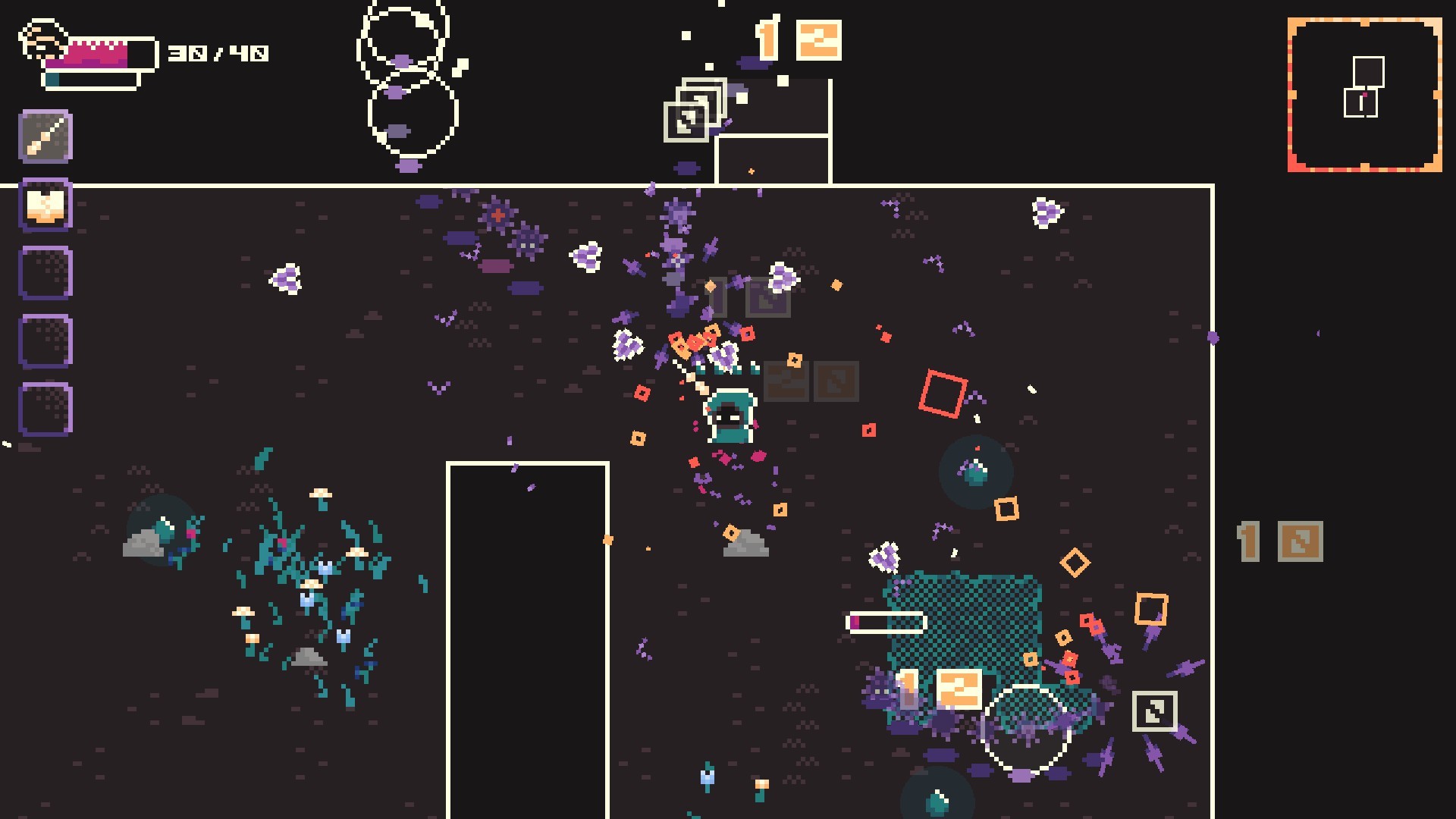Click the spiral rune block in the bottom right
Screen dimensions: 1456x819
[x=1155, y=711]
